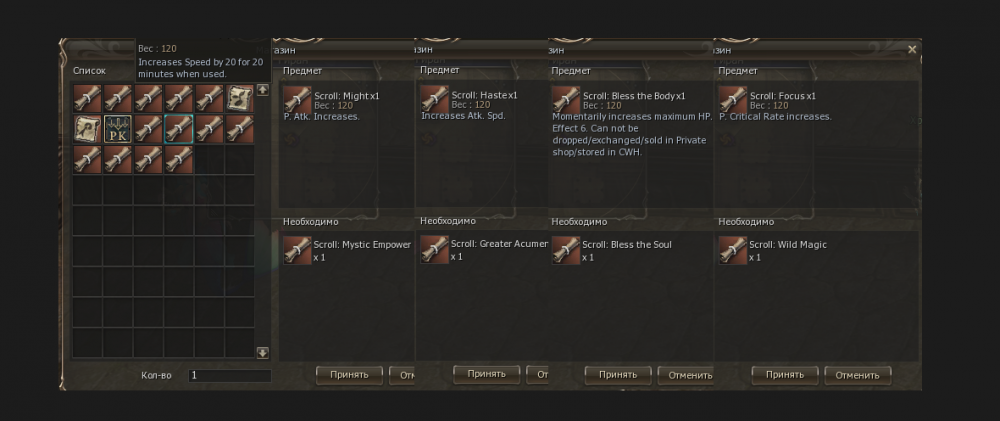Click Отменить in the Scroll: Focus panel
The width and height of the screenshot is (1000, 421).
click(857, 375)
